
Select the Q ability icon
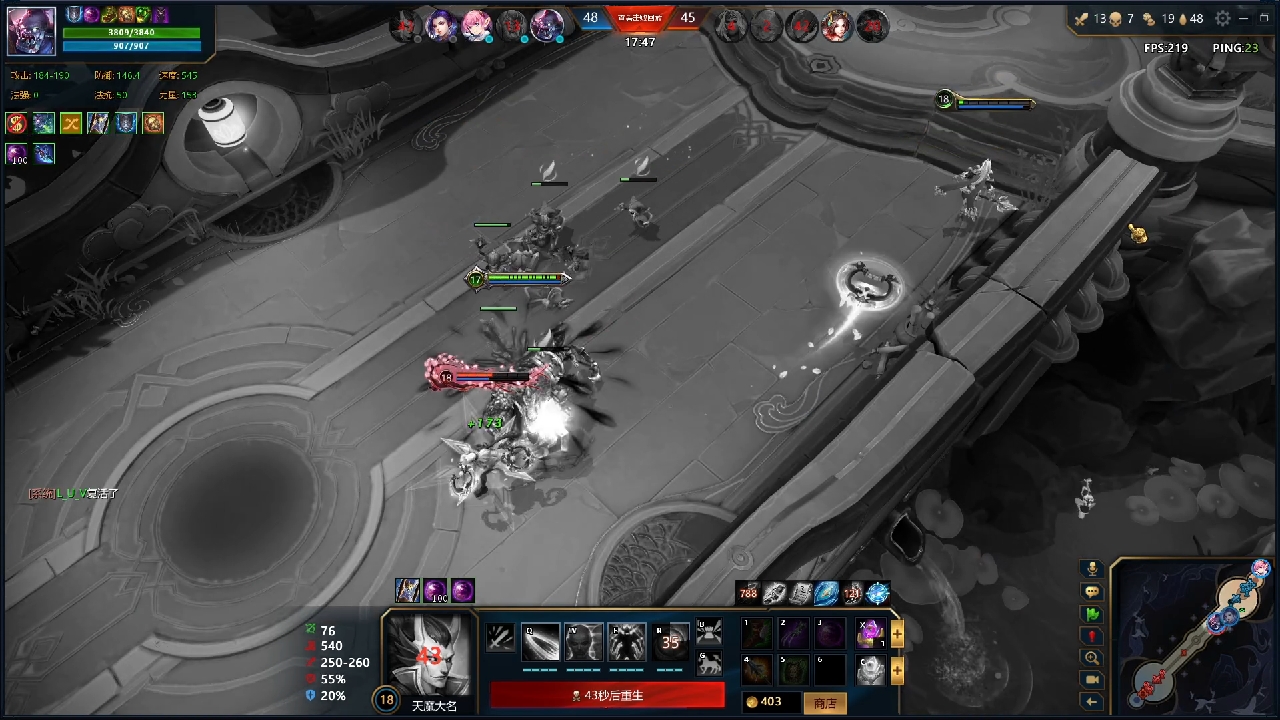click(540, 642)
